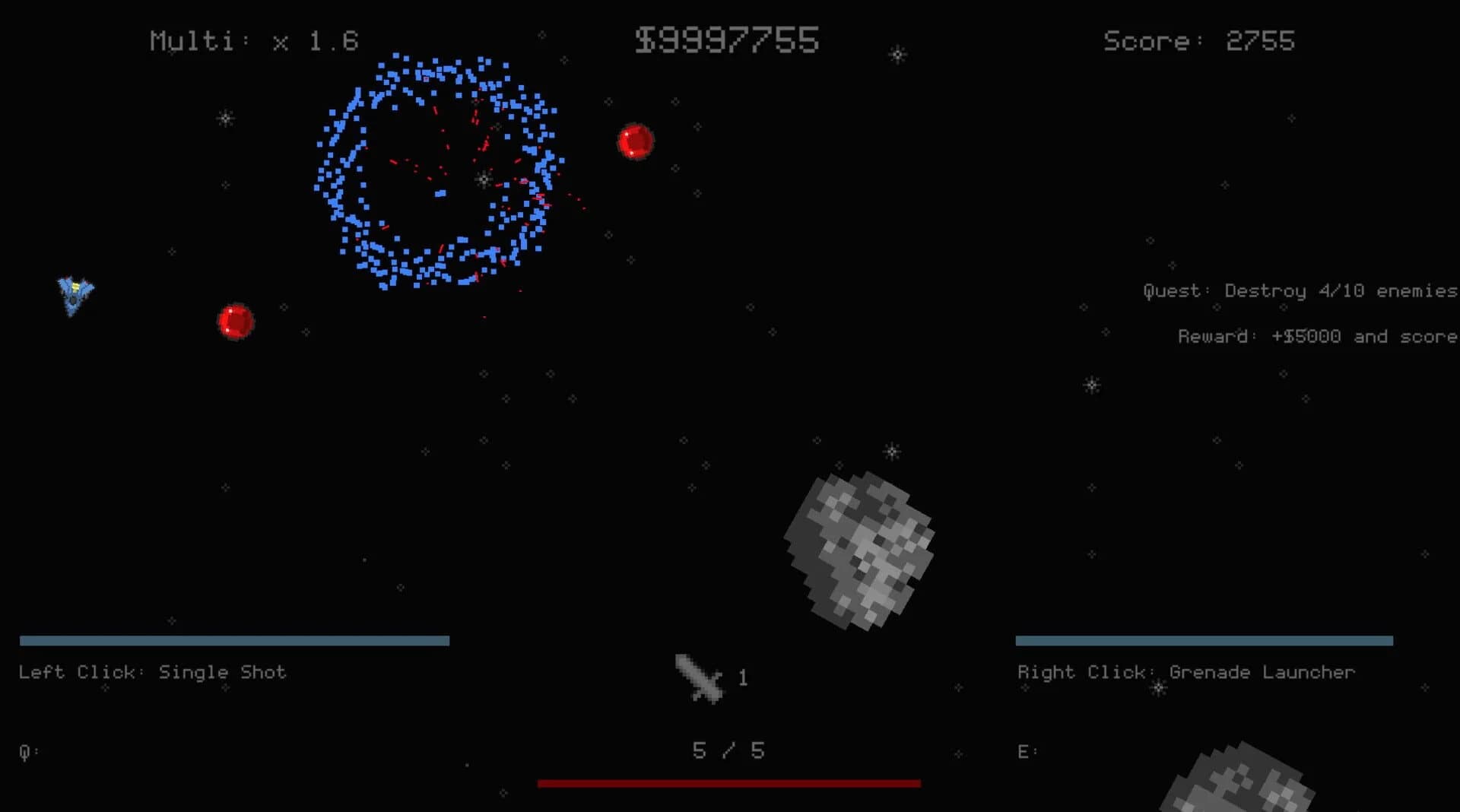The width and height of the screenshot is (1460, 812).
Task: Click the 5 / 5 ammo counter
Action: pos(728,750)
